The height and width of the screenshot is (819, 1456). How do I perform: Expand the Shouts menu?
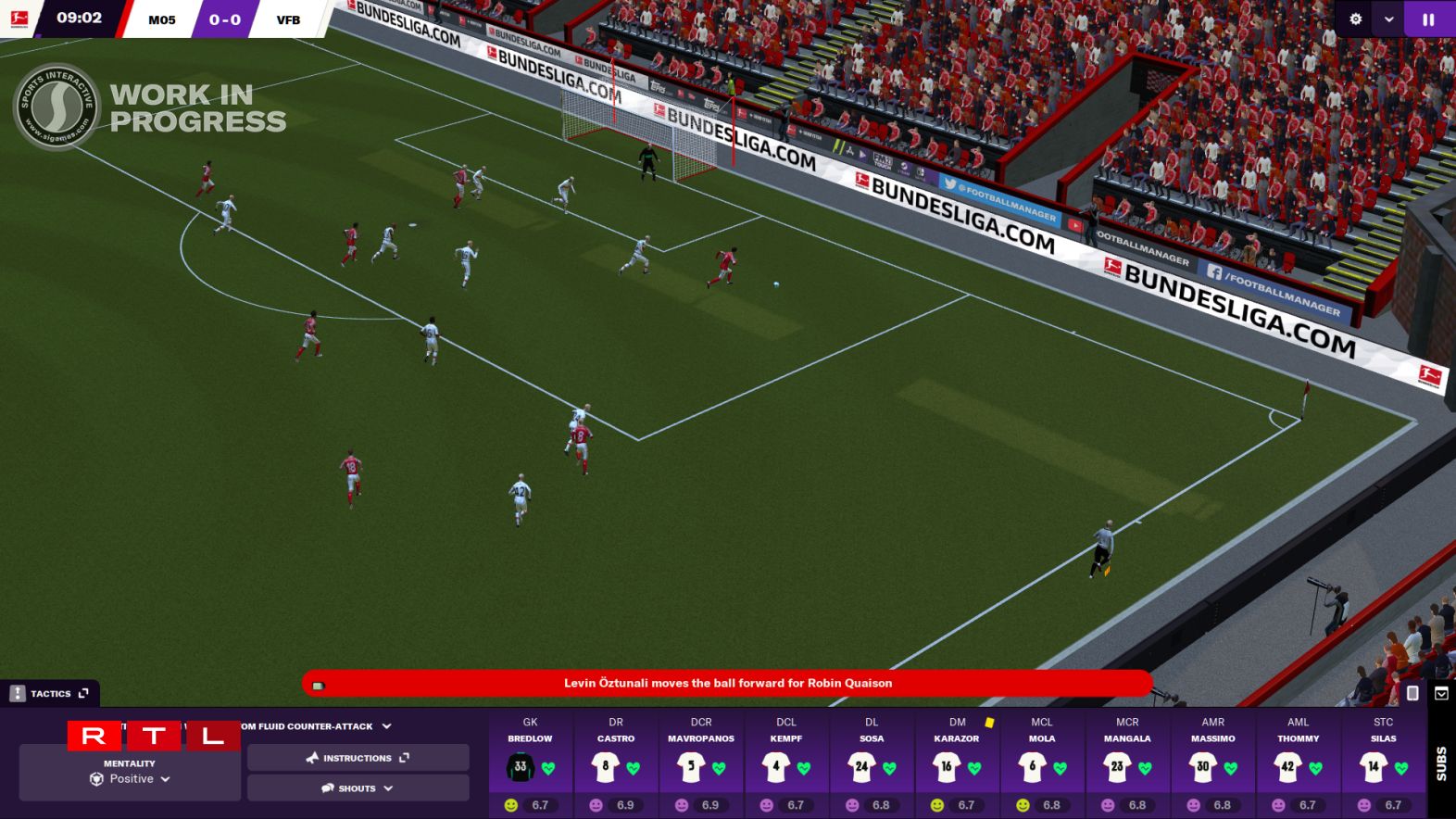(358, 788)
